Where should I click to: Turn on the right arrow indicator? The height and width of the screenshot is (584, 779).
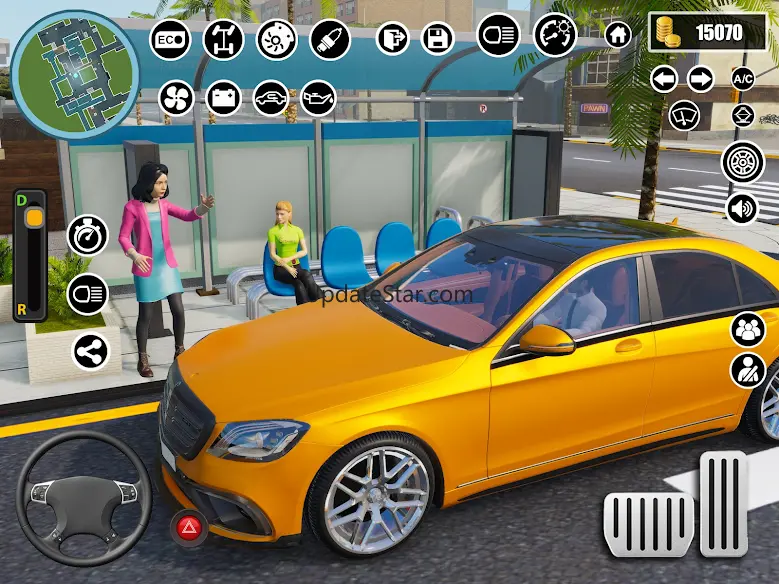click(700, 78)
